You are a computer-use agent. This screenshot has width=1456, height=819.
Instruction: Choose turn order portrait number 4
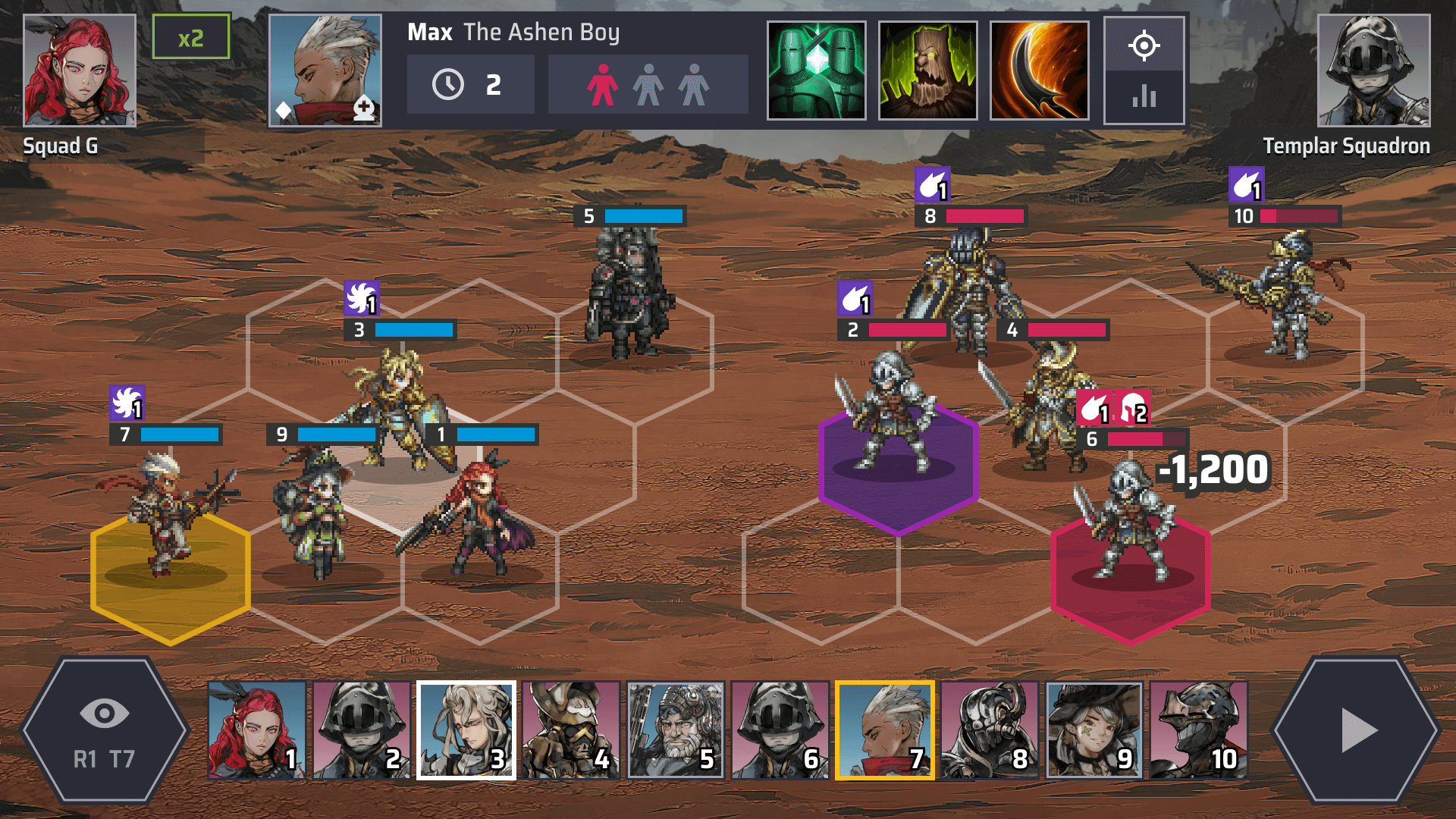[571, 730]
